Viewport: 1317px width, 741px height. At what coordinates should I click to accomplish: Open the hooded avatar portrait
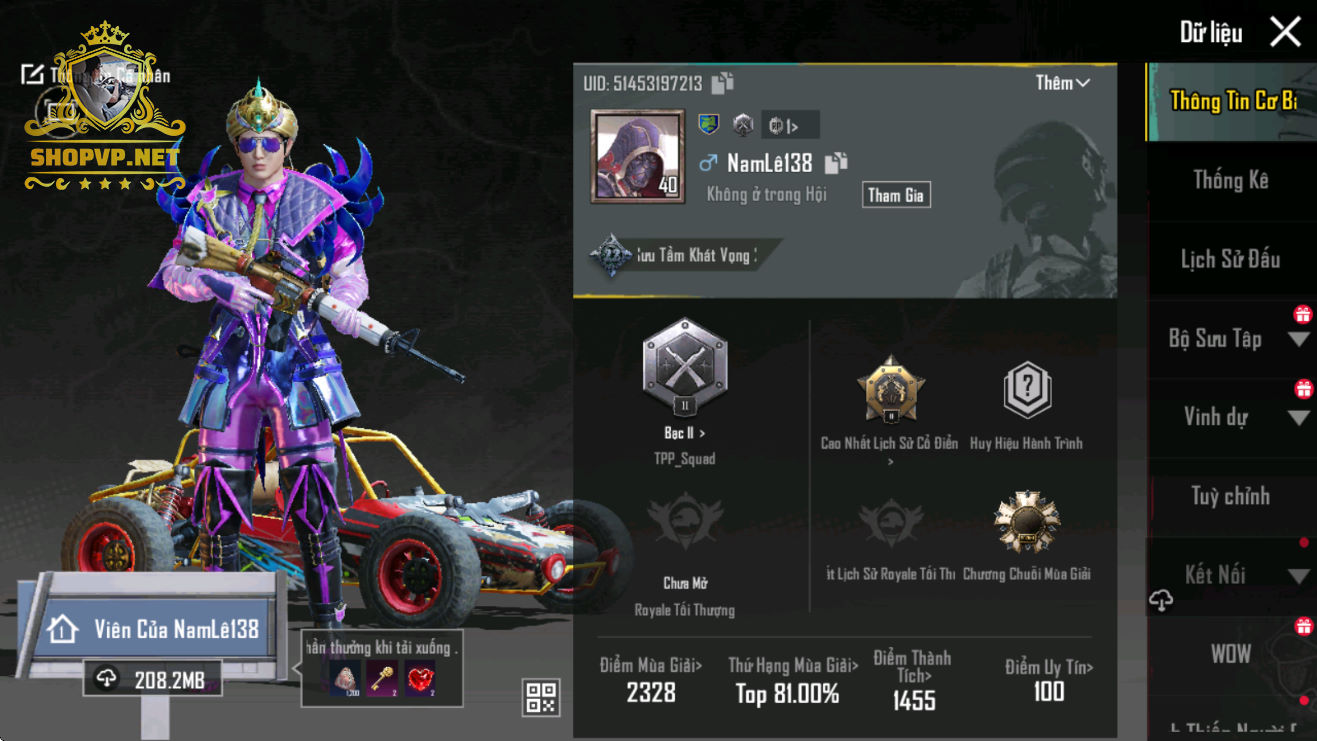[x=638, y=157]
